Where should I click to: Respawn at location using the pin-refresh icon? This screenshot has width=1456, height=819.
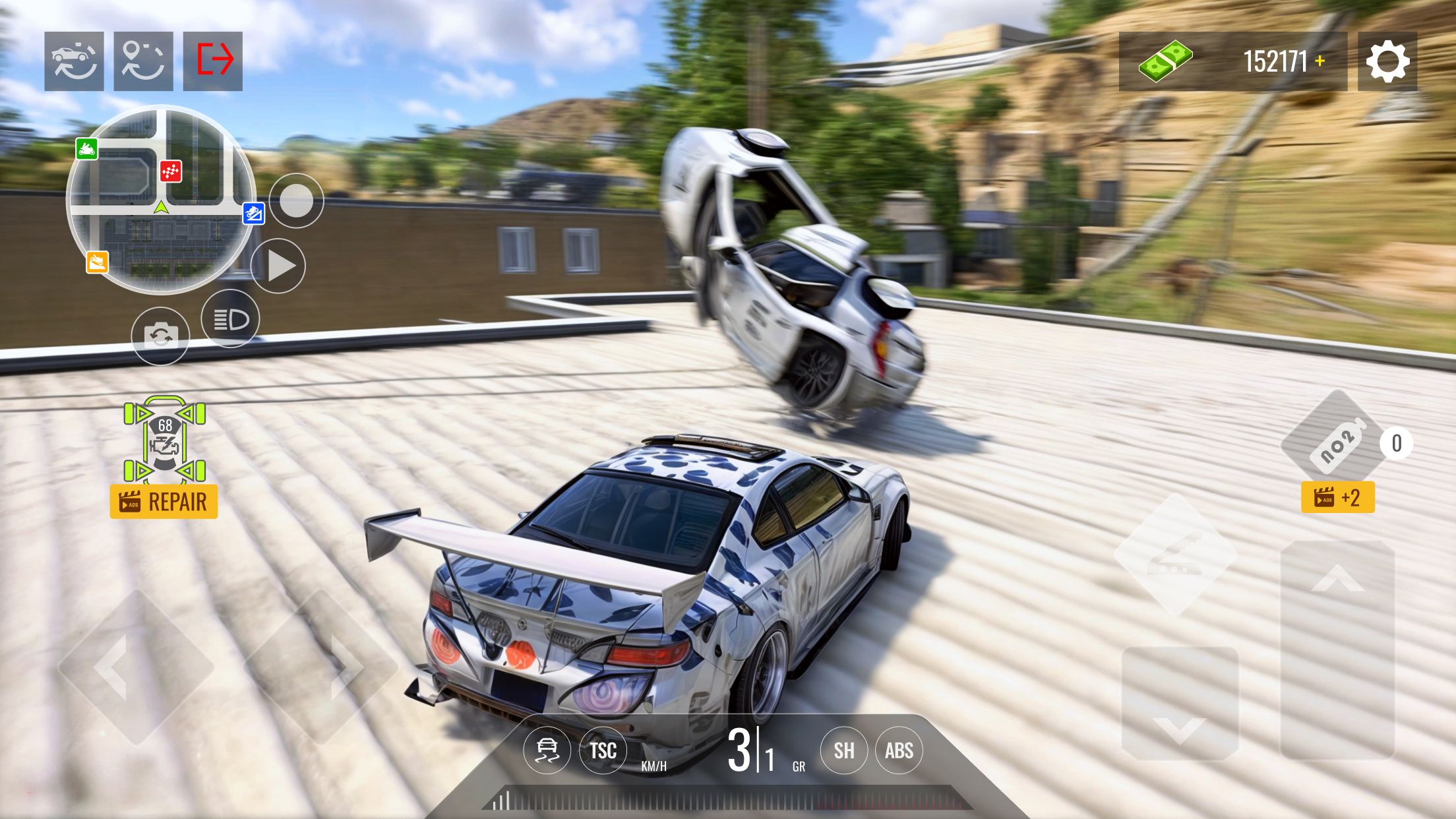(x=143, y=61)
